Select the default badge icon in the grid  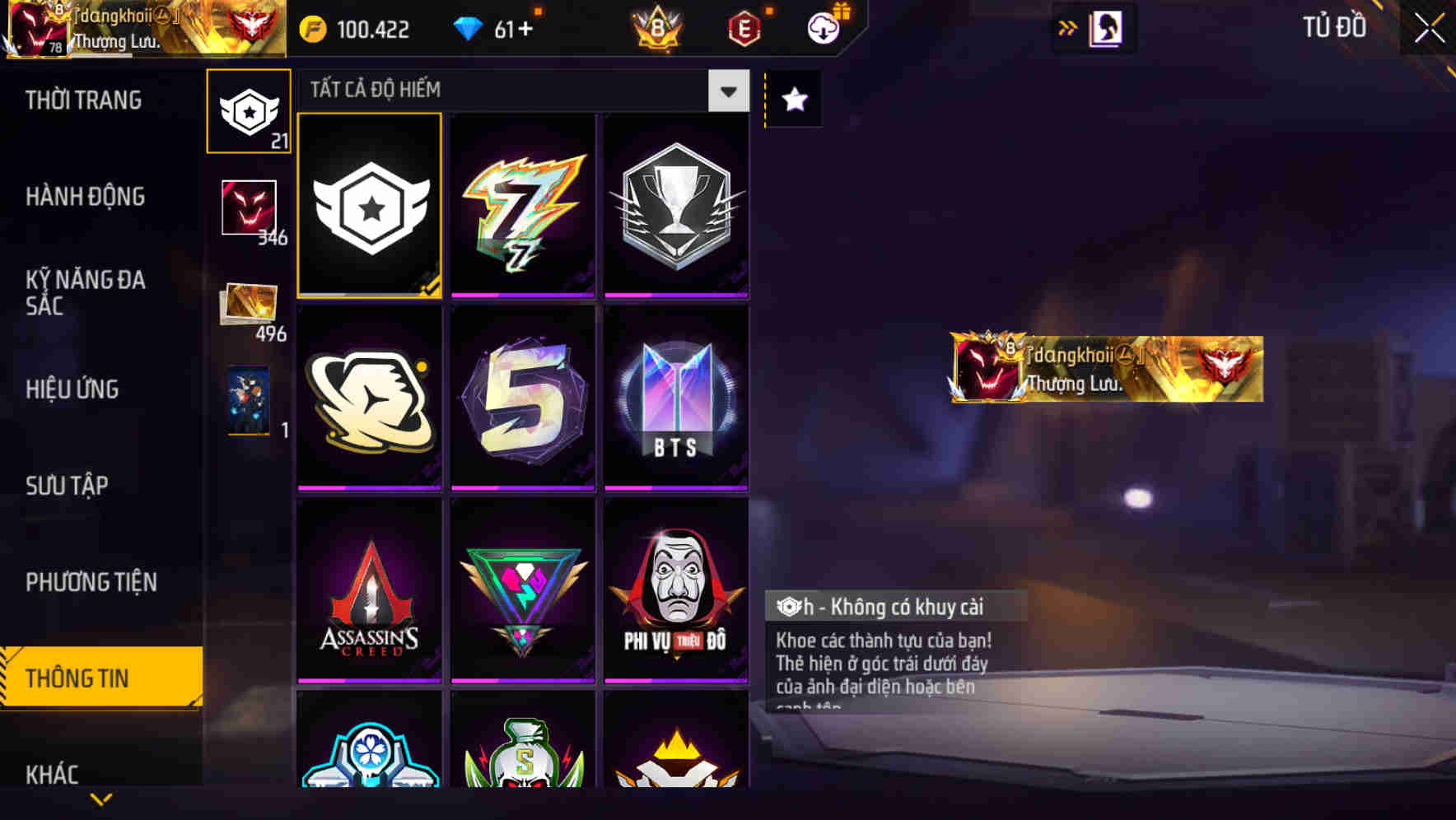[369, 205]
